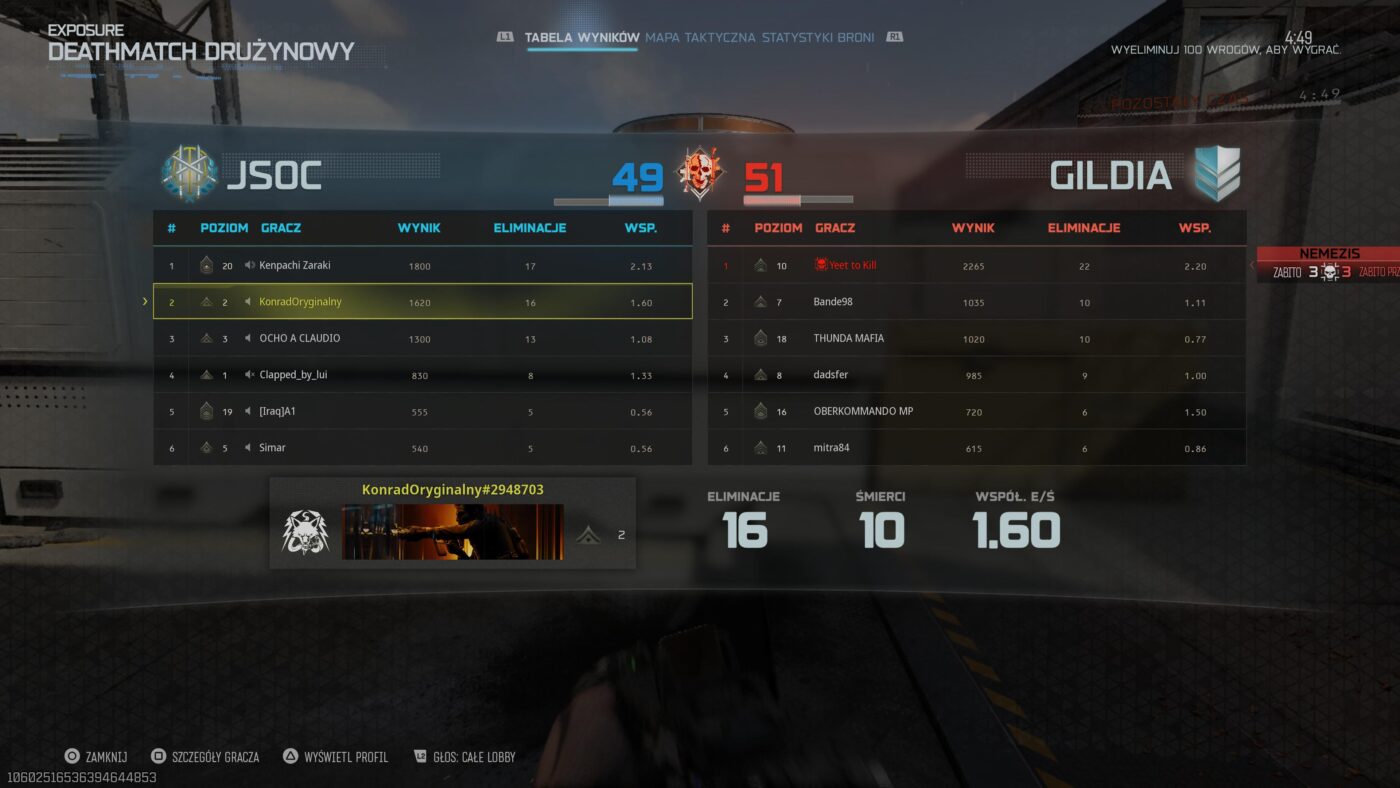Choose the KonradOryginalny scoreboard row
Screen dimensions: 1400x788
click(422, 302)
